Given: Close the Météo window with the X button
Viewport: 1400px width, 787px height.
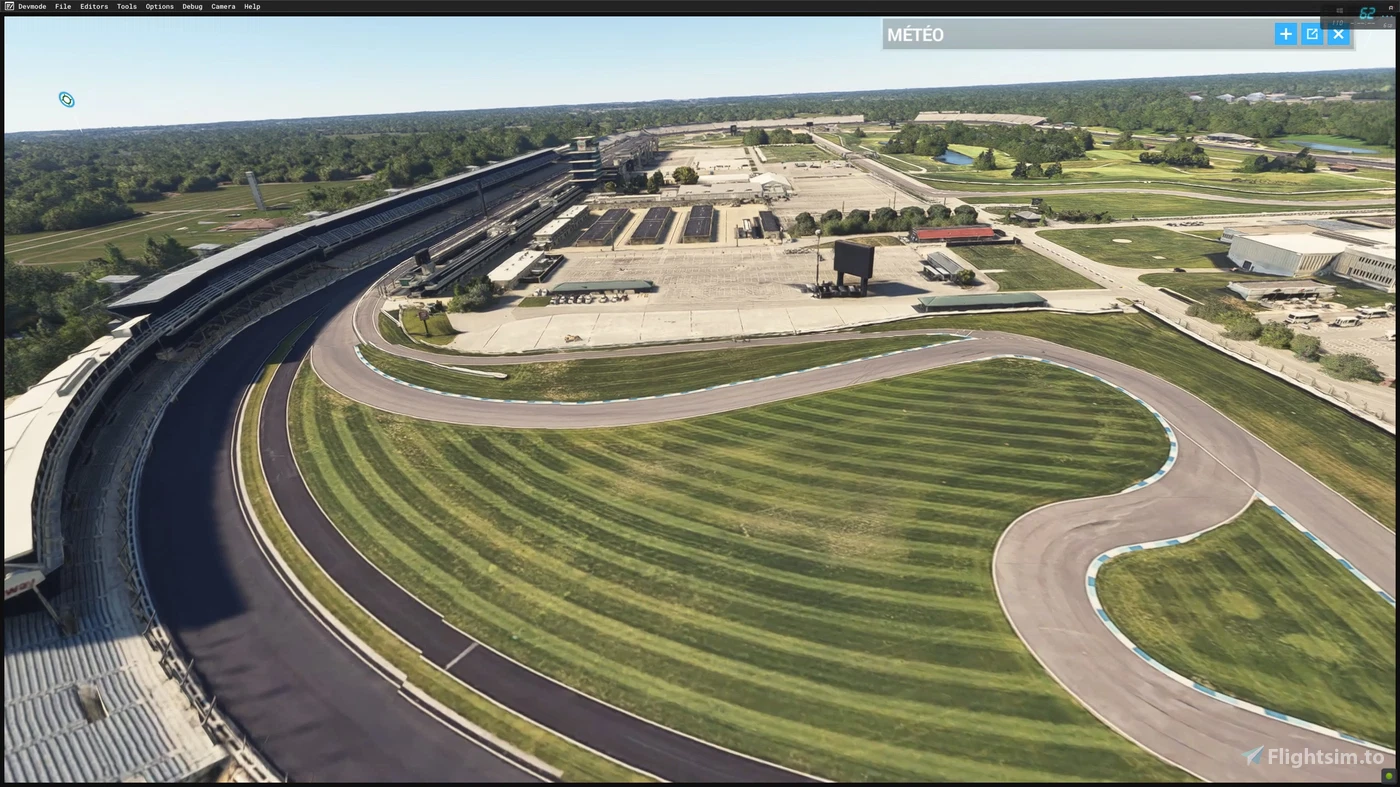Looking at the screenshot, I should click(x=1338, y=33).
